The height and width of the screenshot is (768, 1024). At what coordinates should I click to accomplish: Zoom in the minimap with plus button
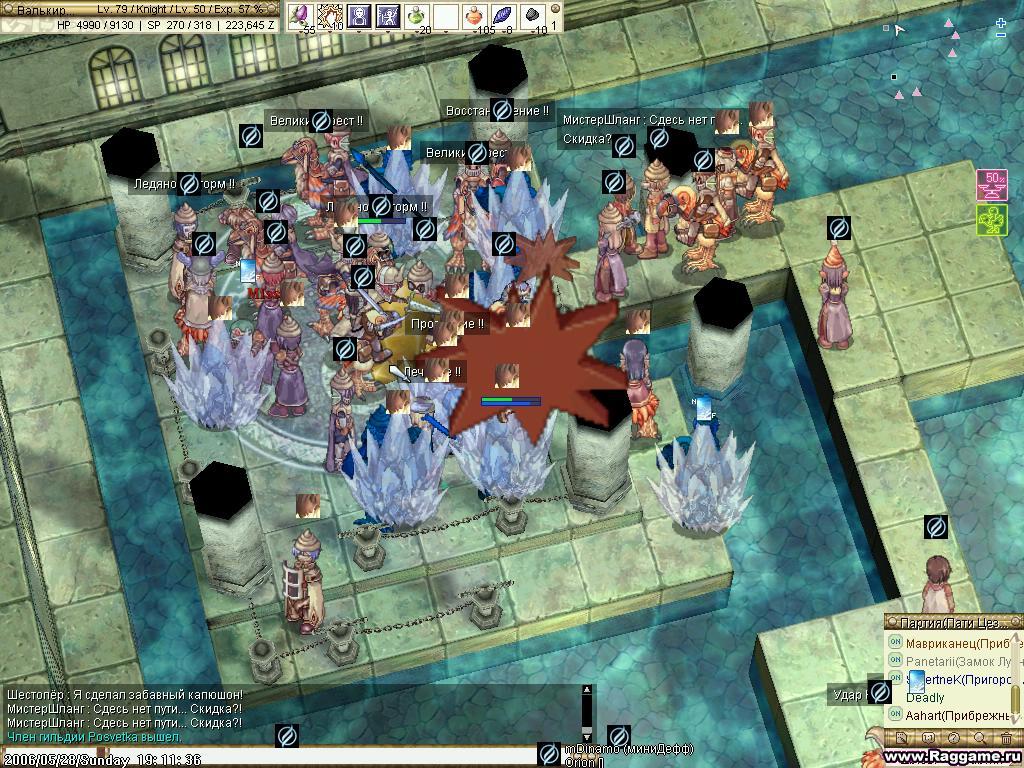pyautogui.click(x=1001, y=21)
